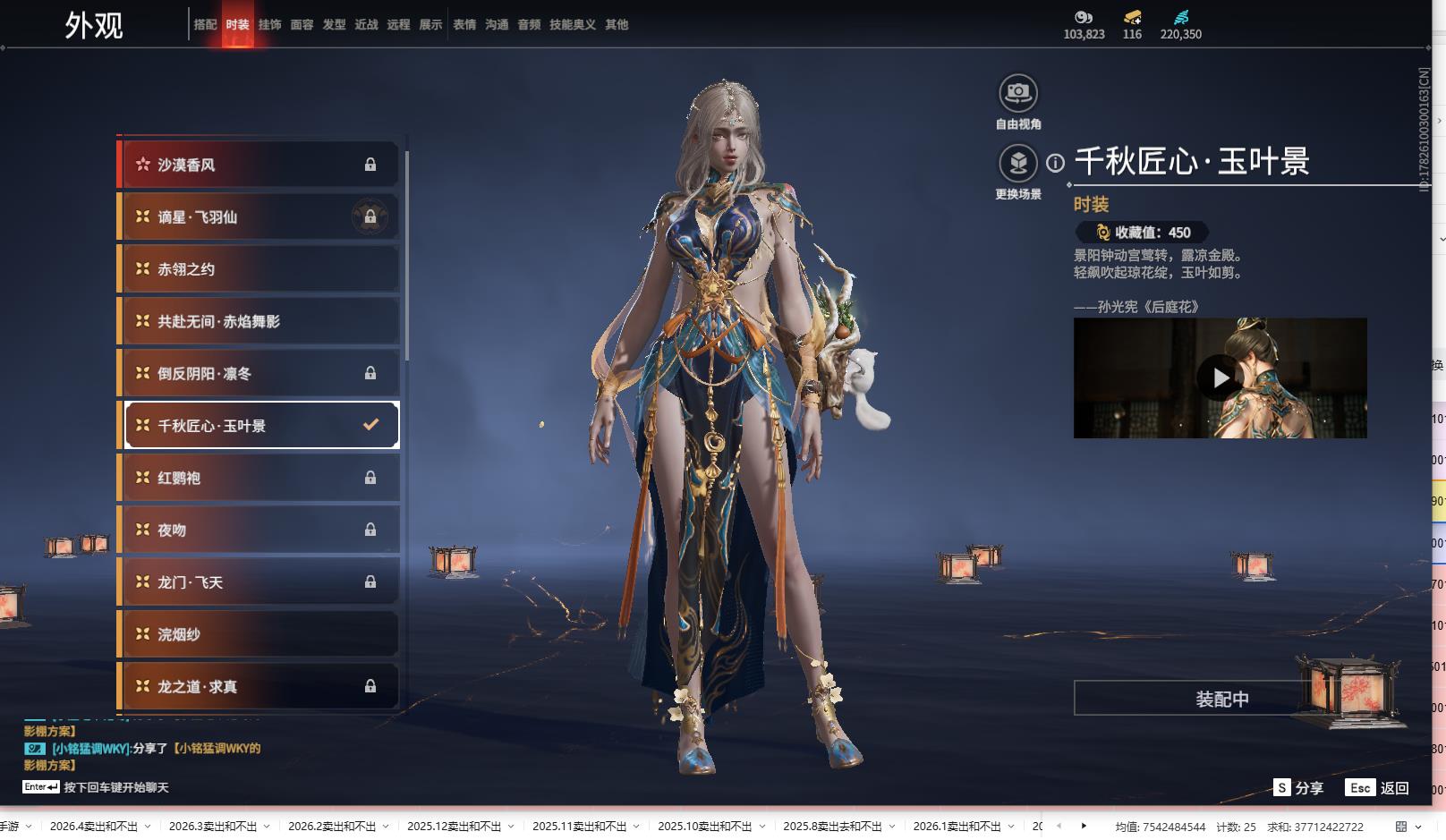Show the 表情 tab
The width and height of the screenshot is (1446, 840).
[464, 25]
